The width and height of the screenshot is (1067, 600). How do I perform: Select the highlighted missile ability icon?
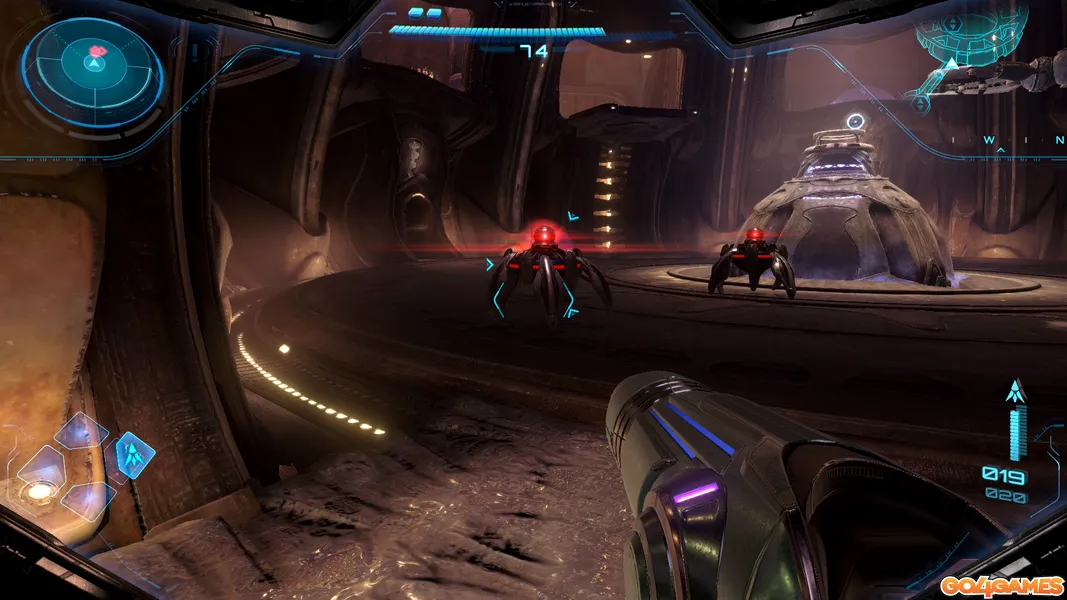tap(133, 454)
